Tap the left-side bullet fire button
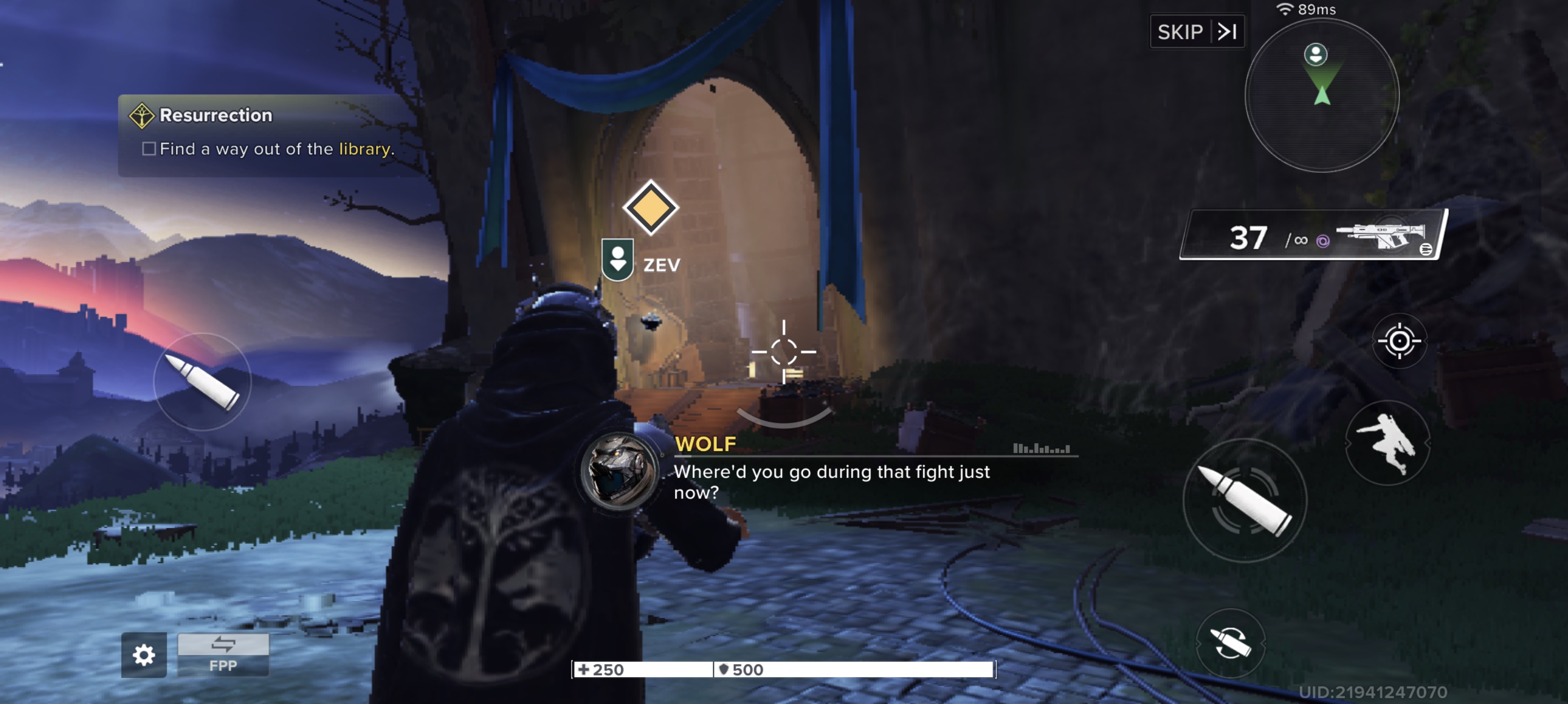This screenshot has height=704, width=1568. click(202, 382)
